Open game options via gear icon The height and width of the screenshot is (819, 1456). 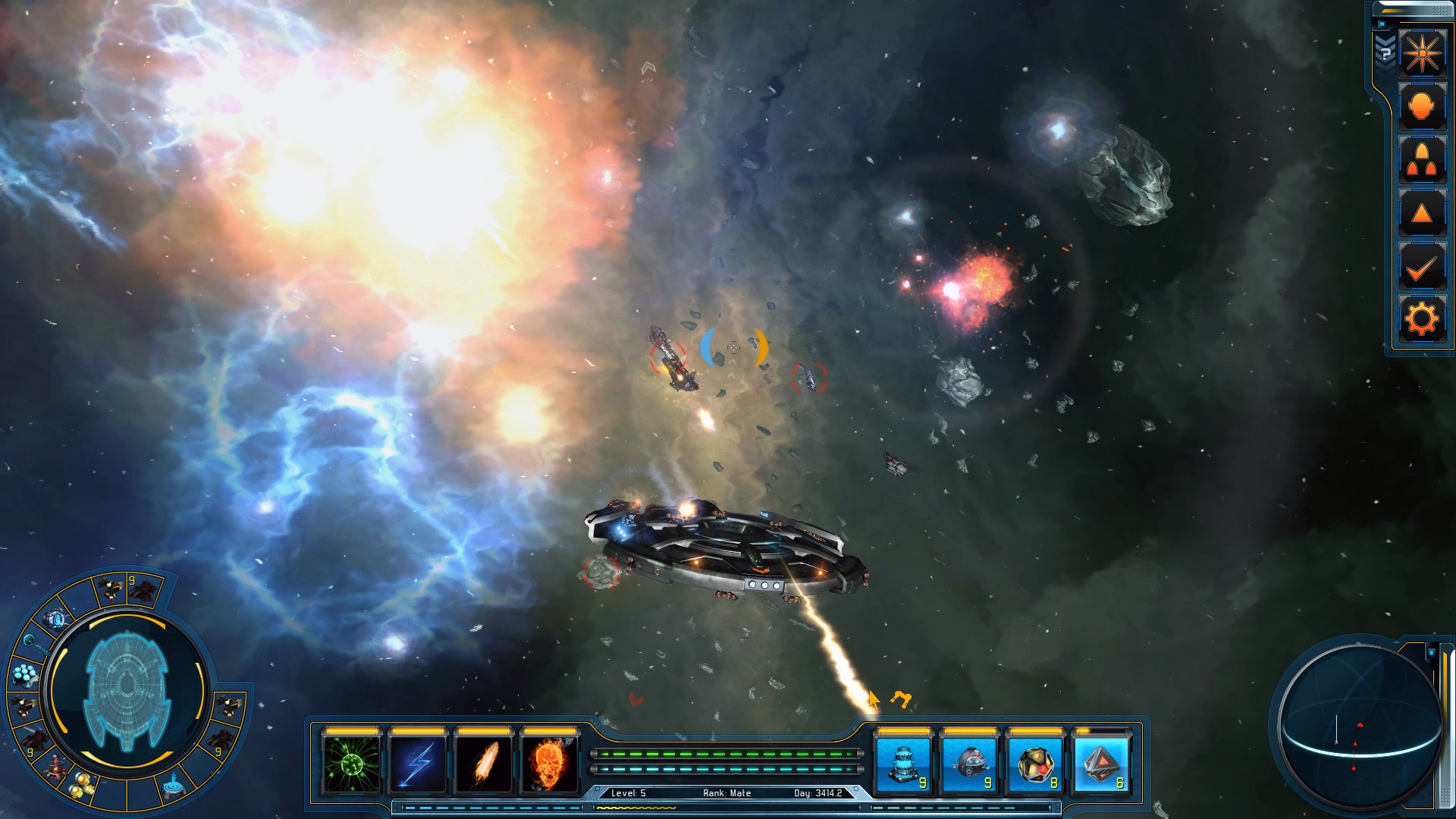click(1424, 318)
